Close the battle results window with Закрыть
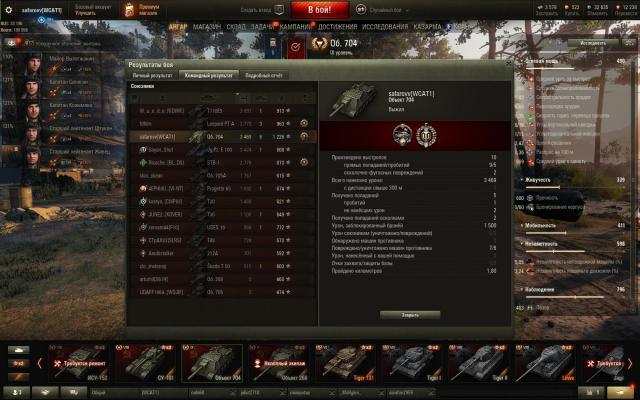This screenshot has width=640, height=400. pos(411,314)
